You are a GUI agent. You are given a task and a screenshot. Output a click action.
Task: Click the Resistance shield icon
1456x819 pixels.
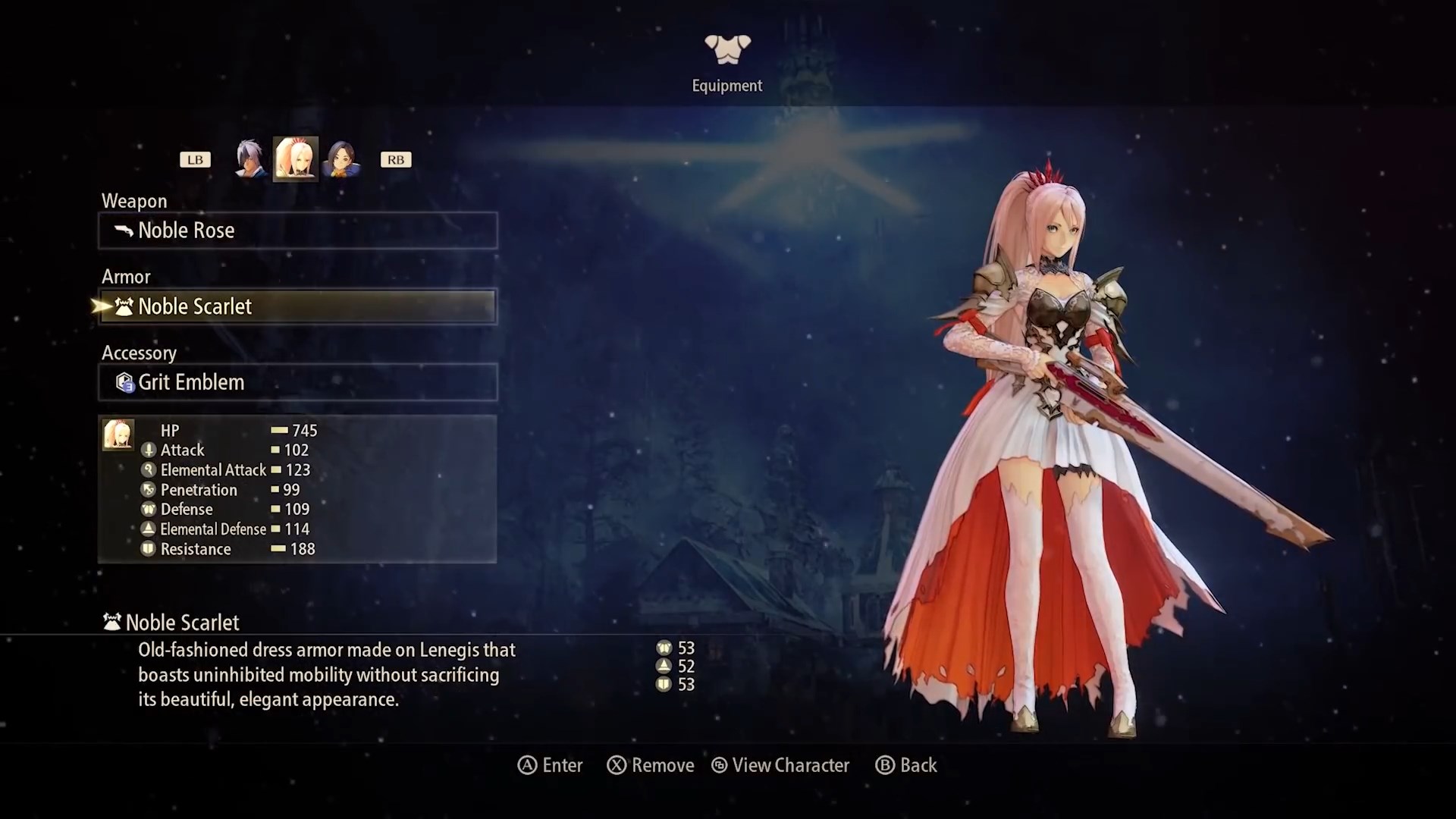coord(148,548)
